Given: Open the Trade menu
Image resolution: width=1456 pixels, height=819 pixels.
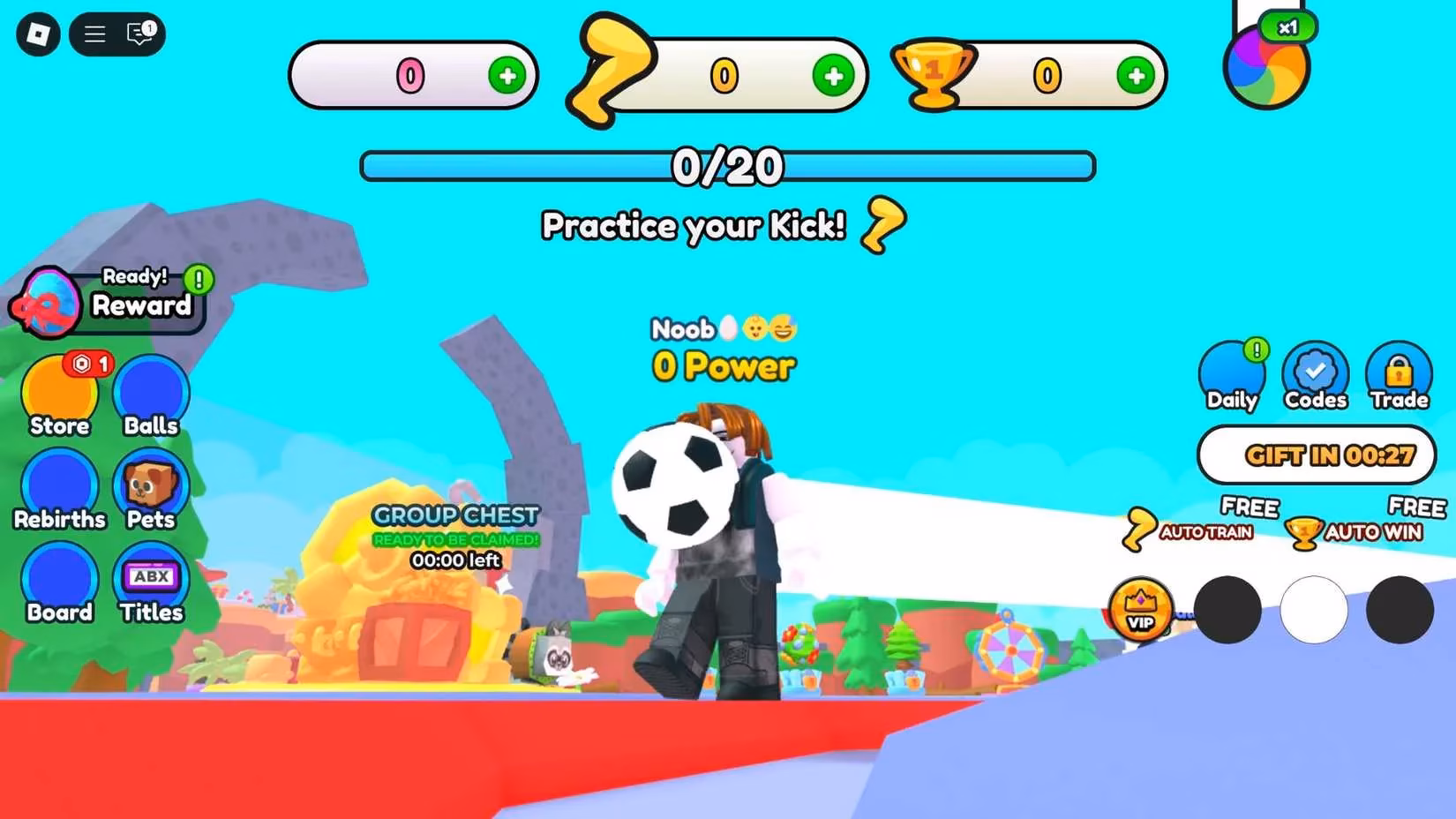Looking at the screenshot, I should (1400, 372).
